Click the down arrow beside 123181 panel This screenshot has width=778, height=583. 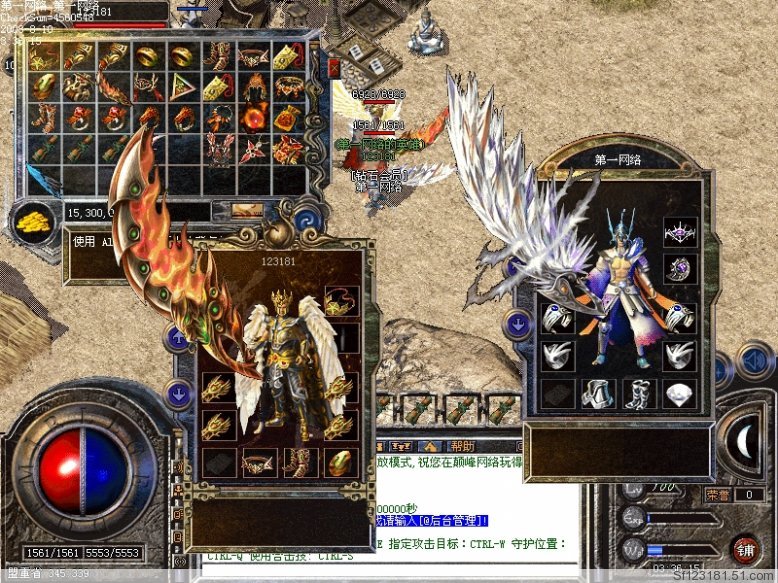tap(180, 393)
